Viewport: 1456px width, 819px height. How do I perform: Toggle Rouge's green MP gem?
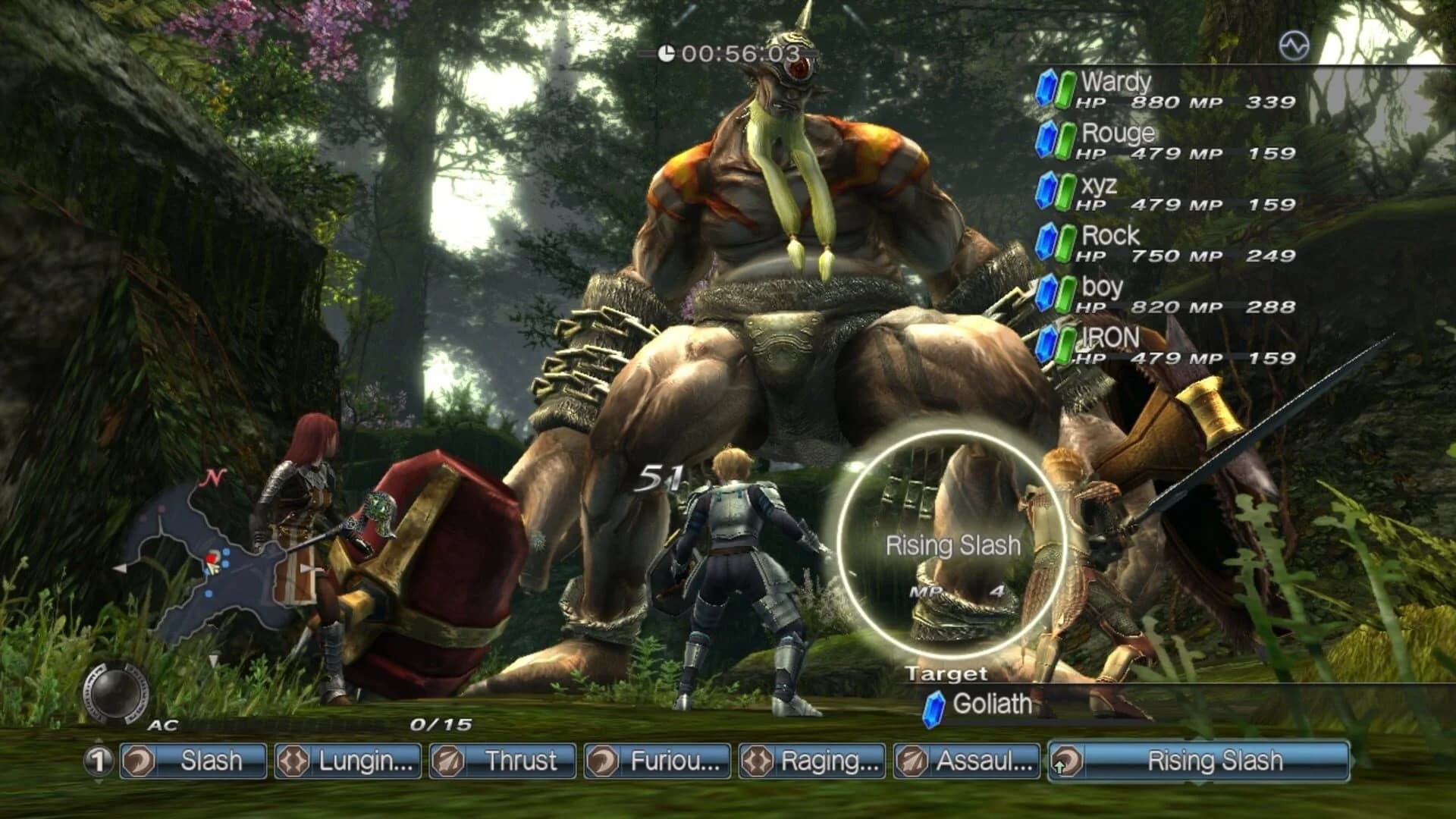(1067, 139)
